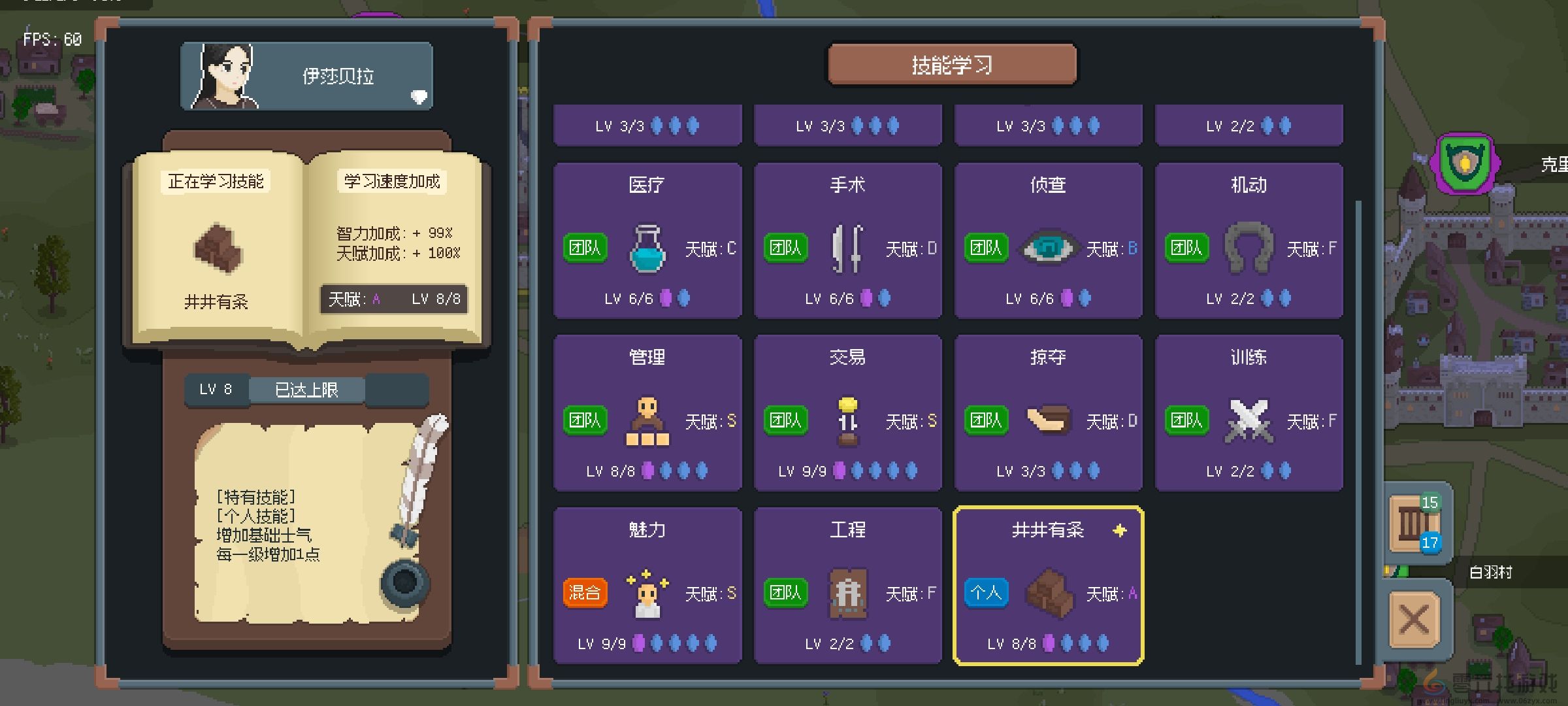Click the 伊莎贝拉 character portrait banner
This screenshot has width=1568, height=706.
pyautogui.click(x=306, y=76)
